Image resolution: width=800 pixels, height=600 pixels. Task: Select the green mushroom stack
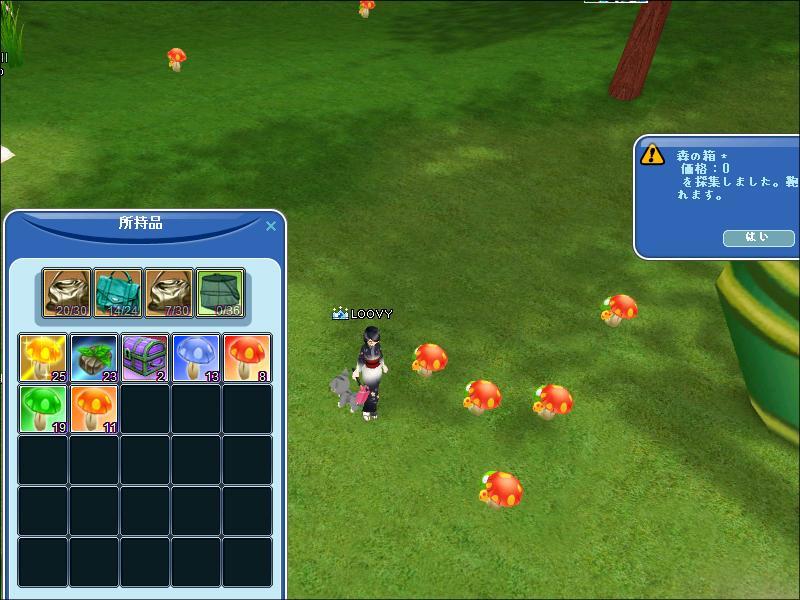43,409
